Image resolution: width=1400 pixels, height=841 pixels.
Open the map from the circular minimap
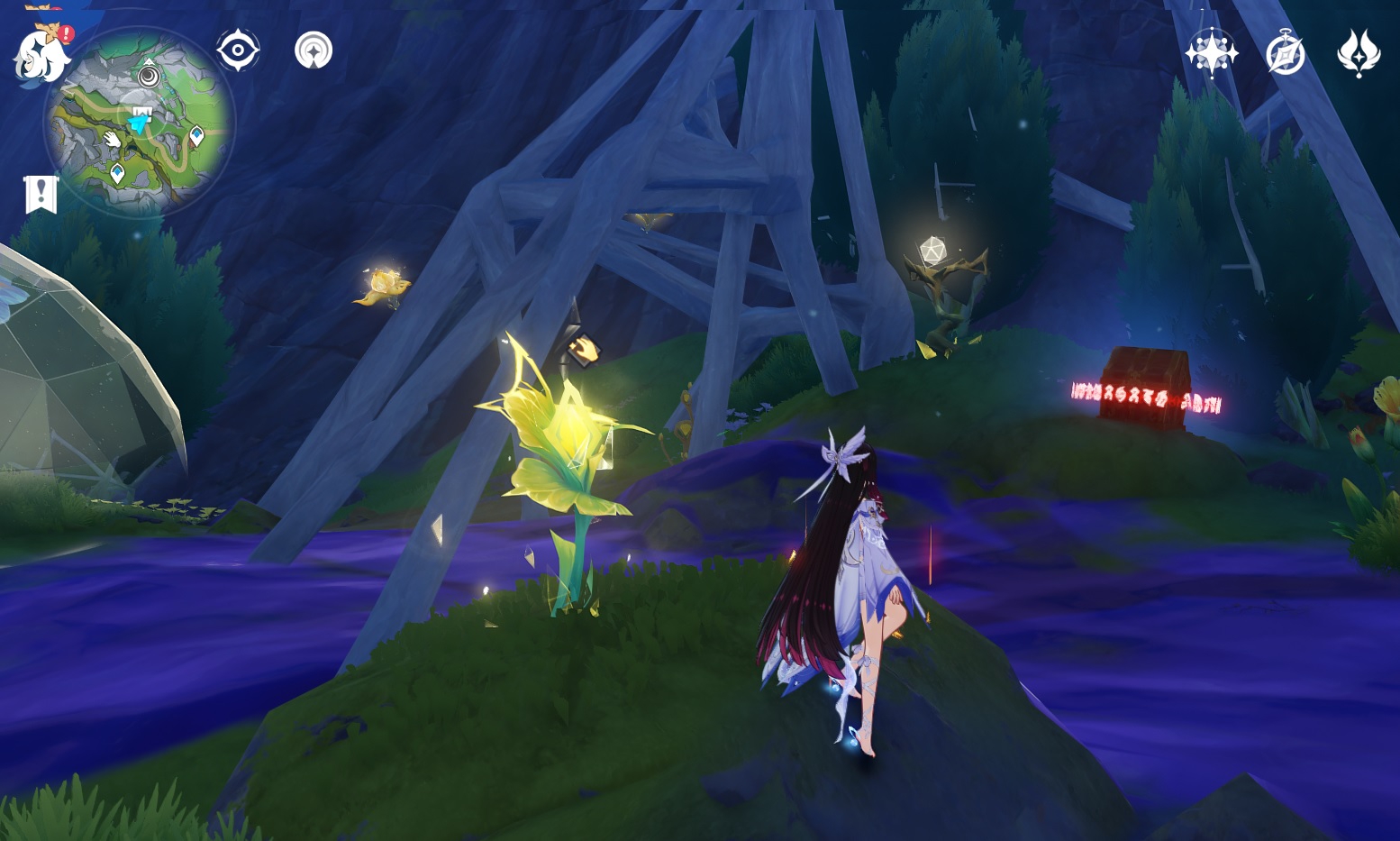pyautogui.click(x=140, y=122)
